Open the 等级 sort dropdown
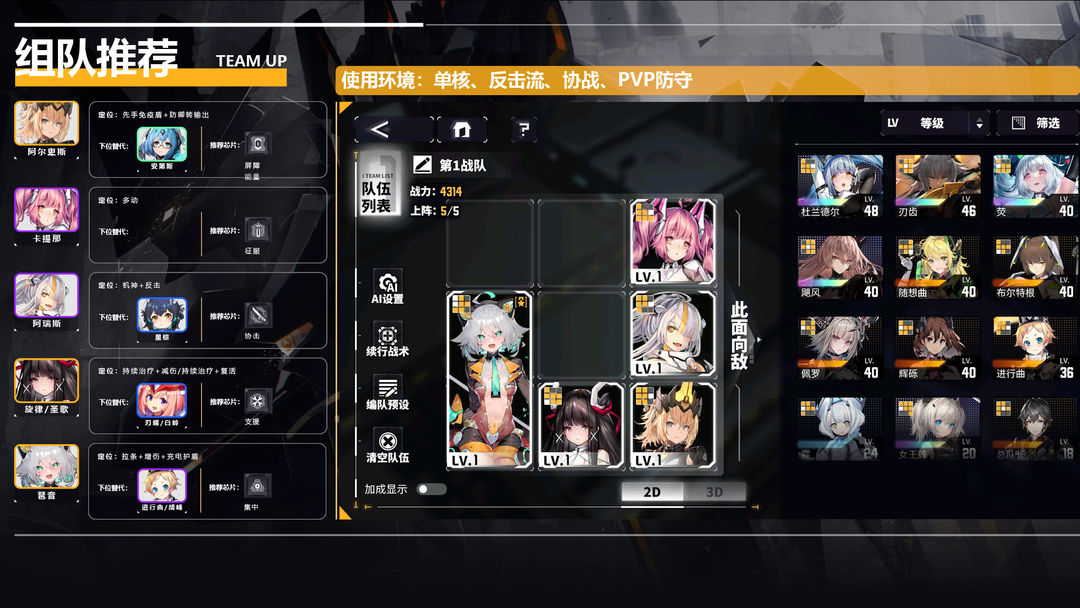 934,123
